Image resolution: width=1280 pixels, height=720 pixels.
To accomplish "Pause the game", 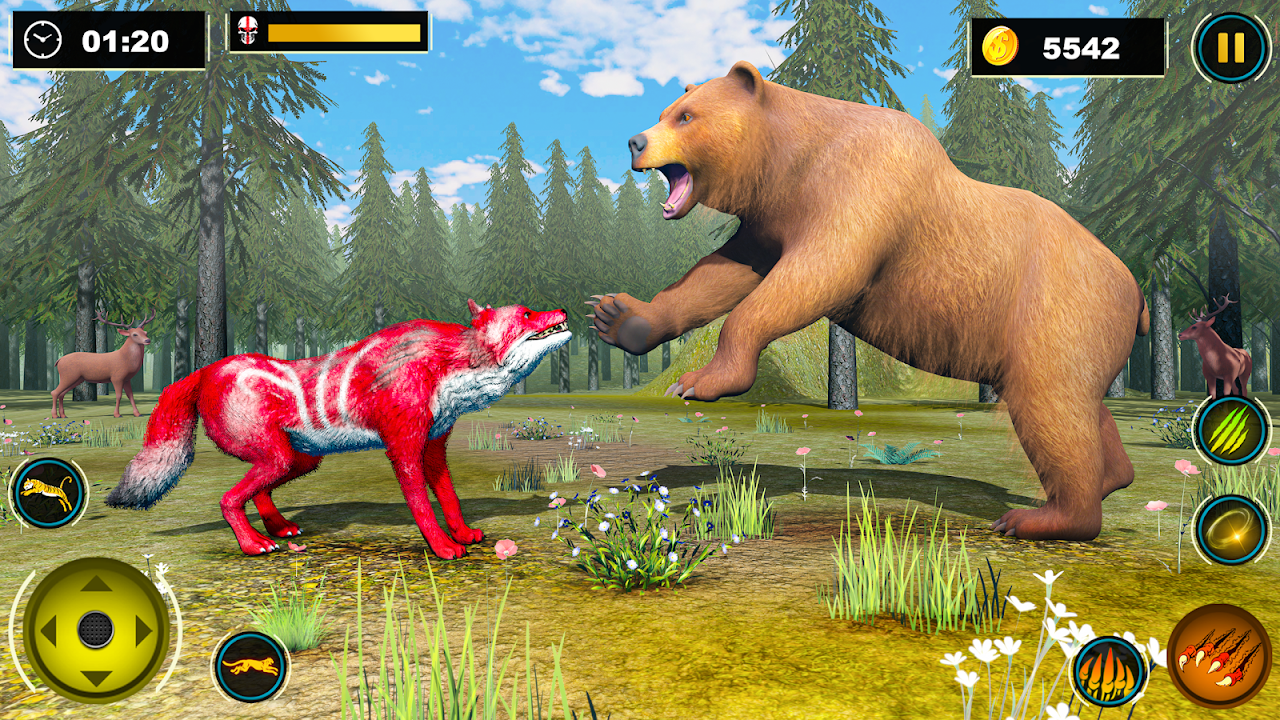I will (1231, 47).
